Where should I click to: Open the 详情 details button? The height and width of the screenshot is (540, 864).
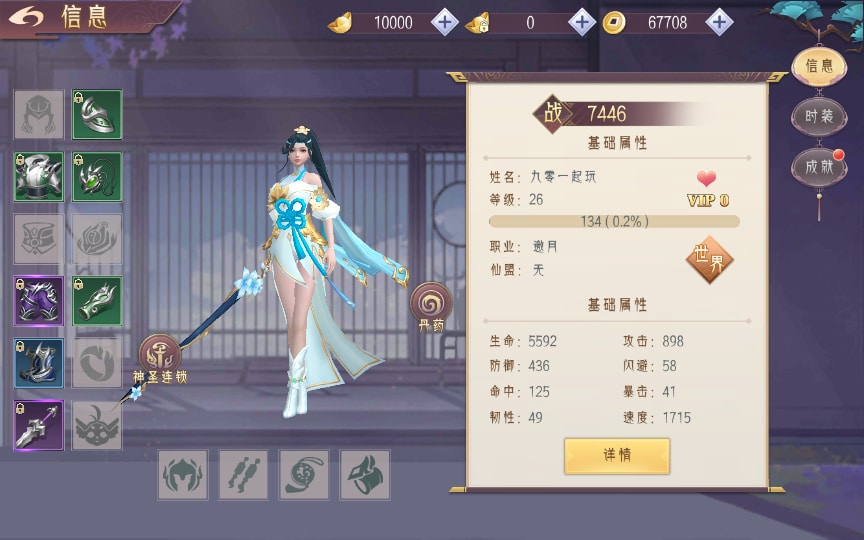point(616,455)
